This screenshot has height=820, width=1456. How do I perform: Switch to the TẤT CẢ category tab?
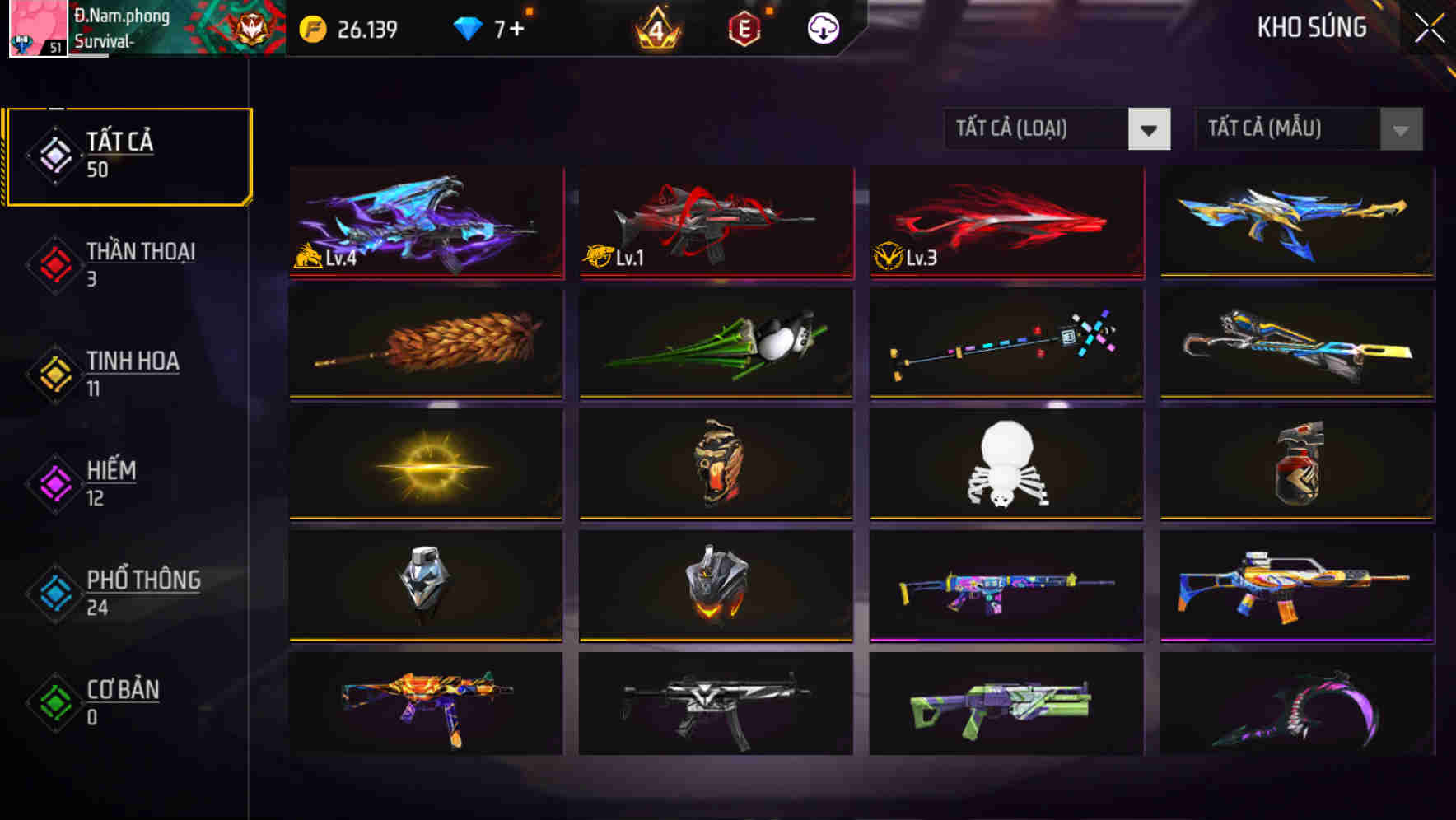[128, 155]
